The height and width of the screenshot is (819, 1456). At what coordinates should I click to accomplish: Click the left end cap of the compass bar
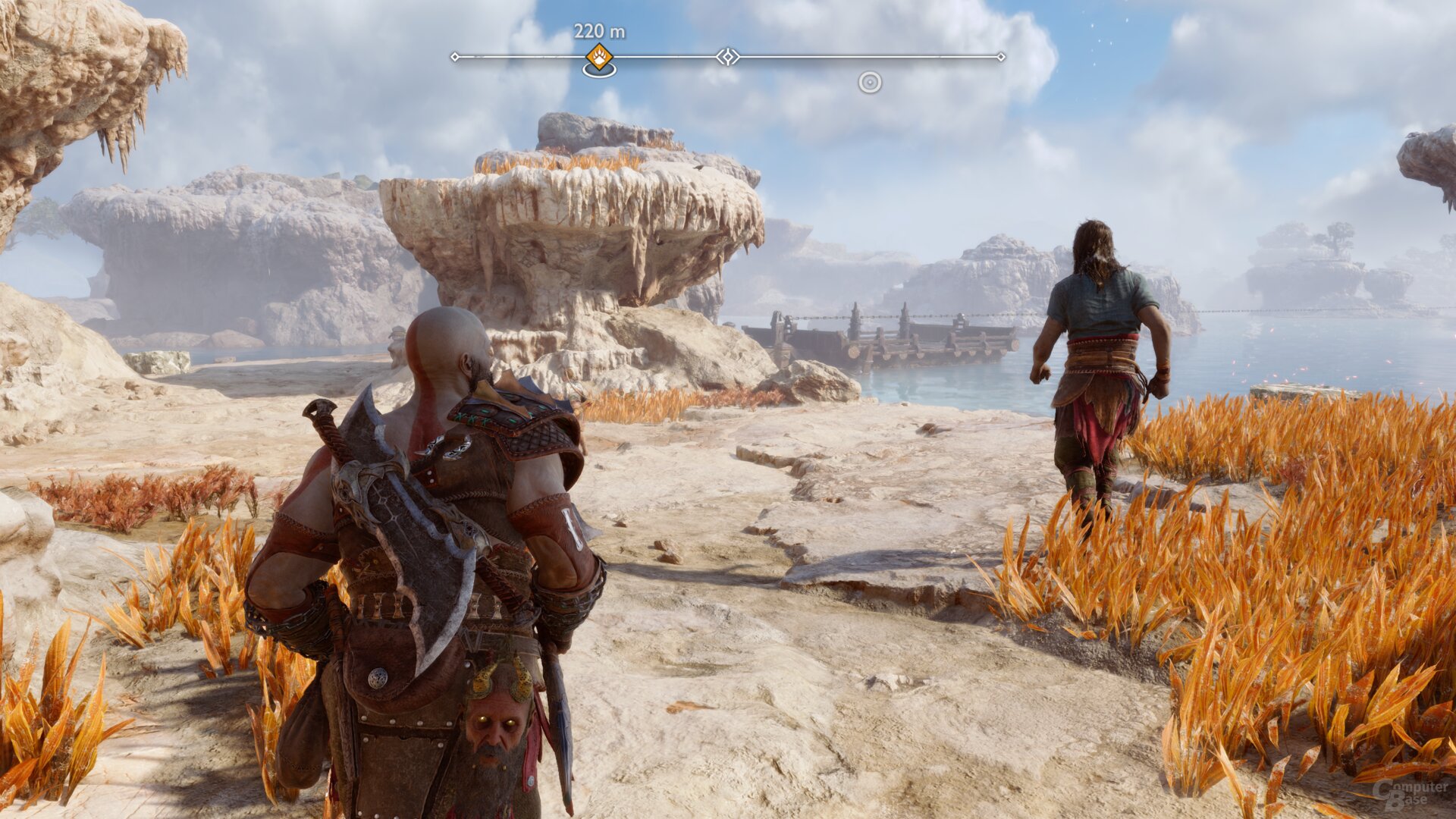[456, 56]
